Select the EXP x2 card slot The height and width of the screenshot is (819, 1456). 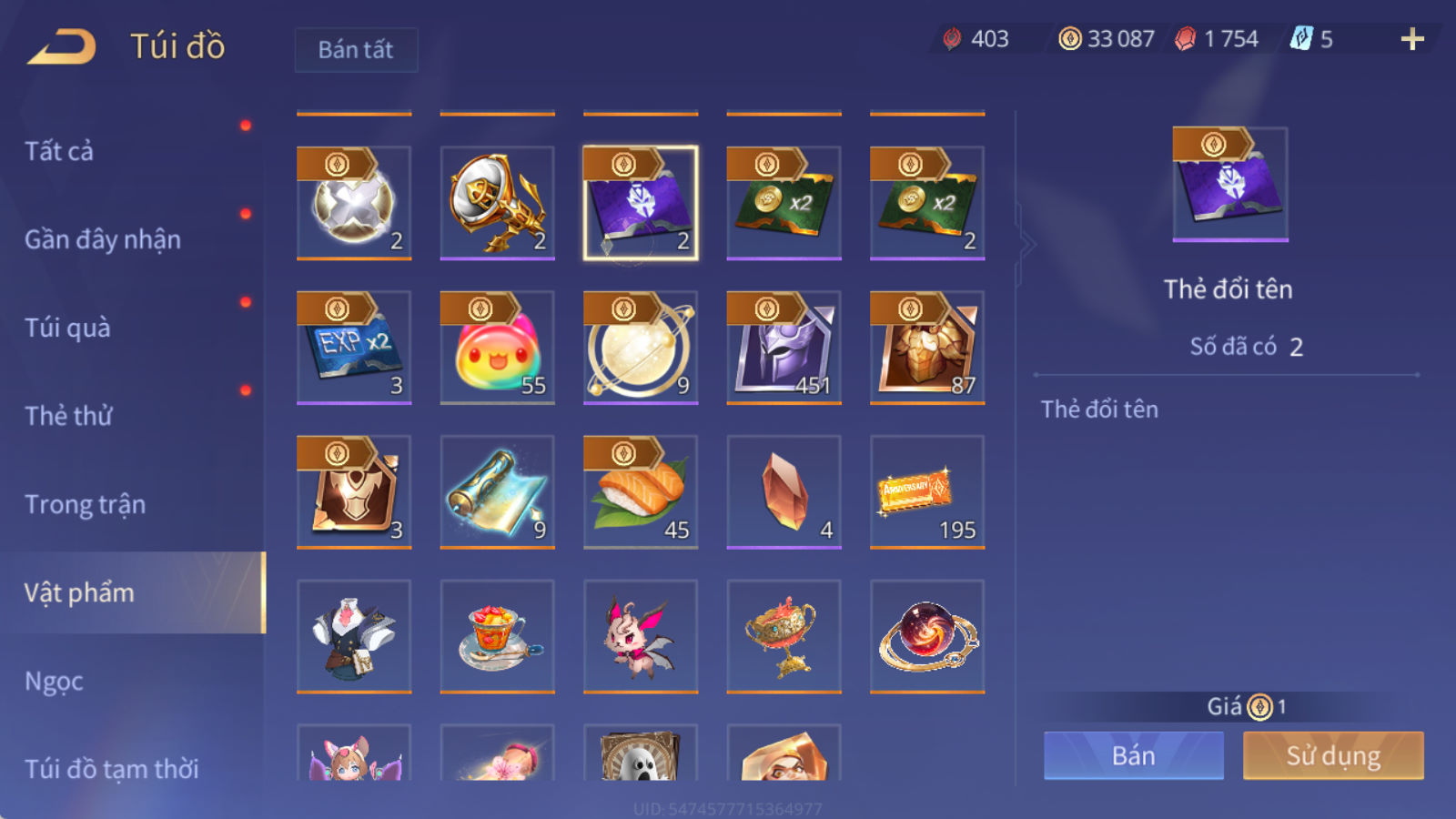(354, 348)
